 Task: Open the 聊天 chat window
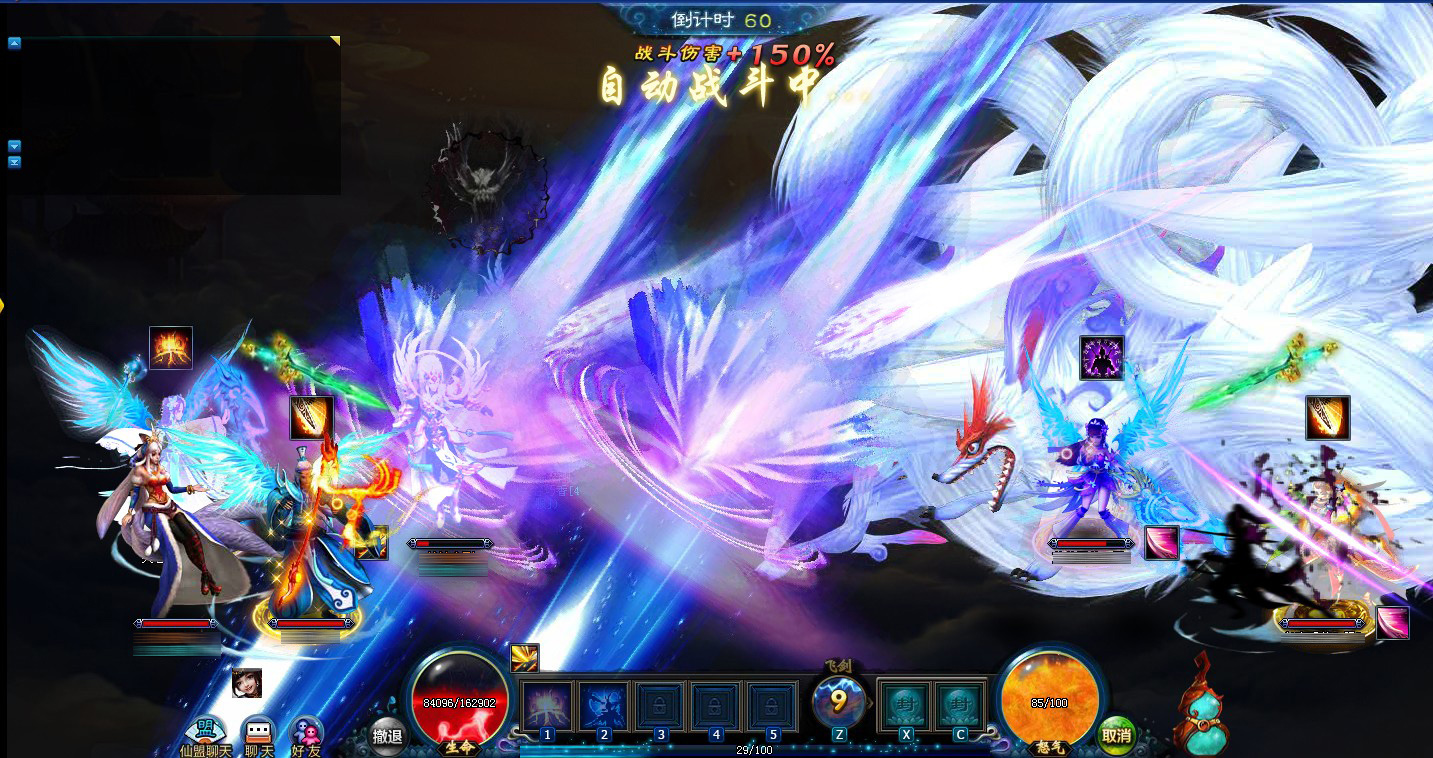pyautogui.click(x=259, y=734)
